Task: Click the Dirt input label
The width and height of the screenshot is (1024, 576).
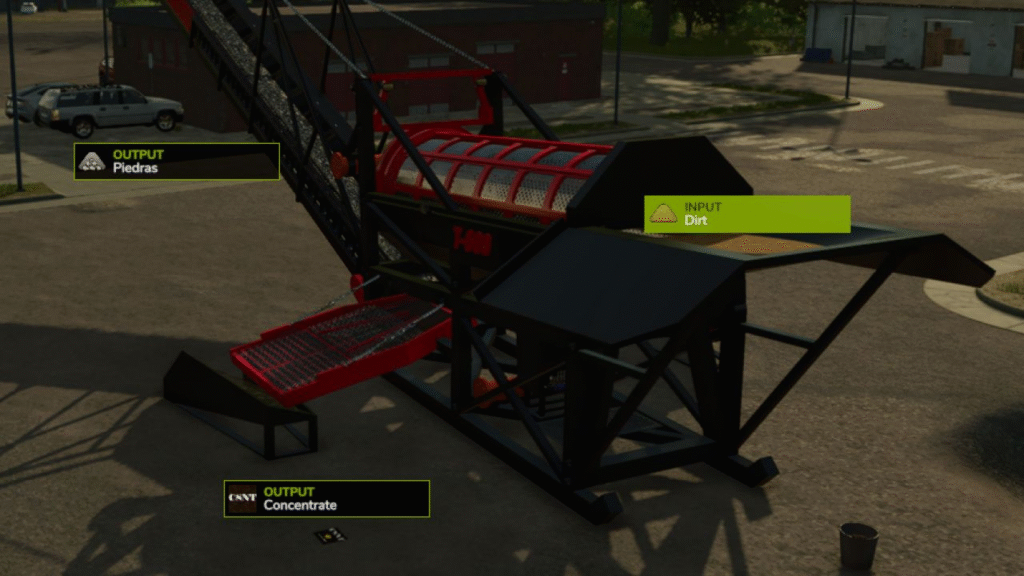Action: click(747, 214)
